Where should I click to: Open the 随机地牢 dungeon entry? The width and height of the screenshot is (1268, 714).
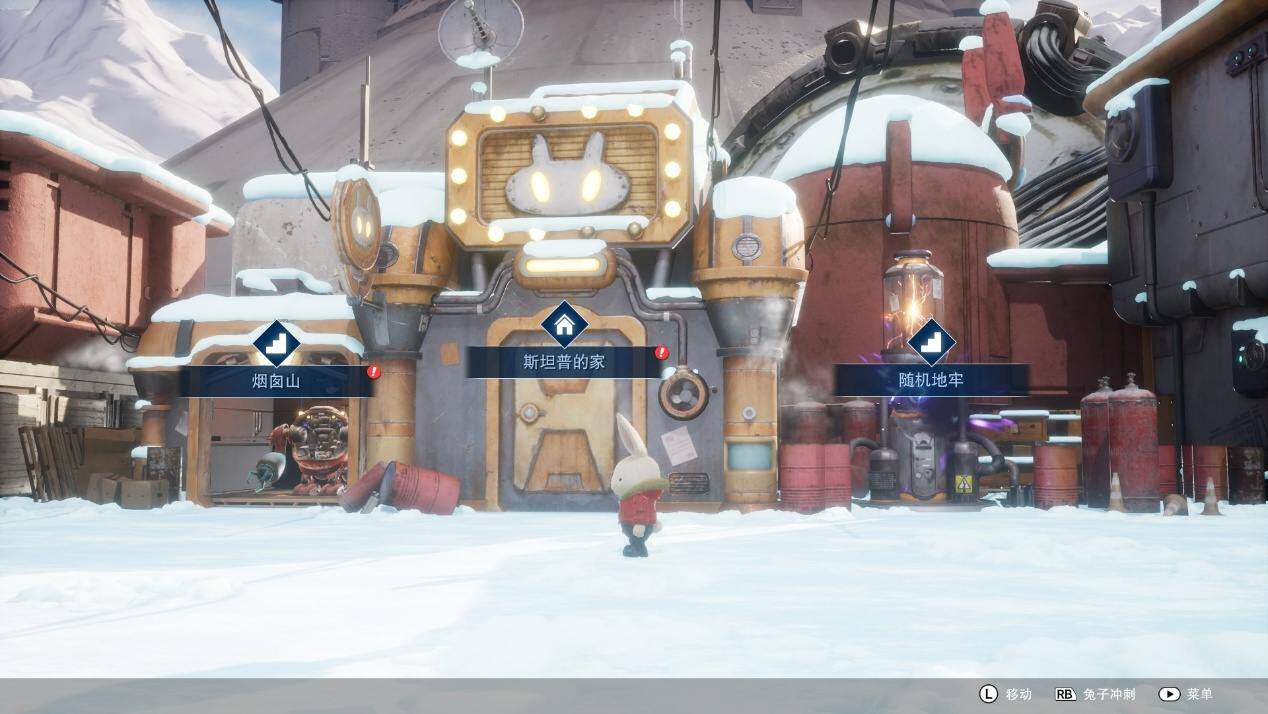[931, 380]
